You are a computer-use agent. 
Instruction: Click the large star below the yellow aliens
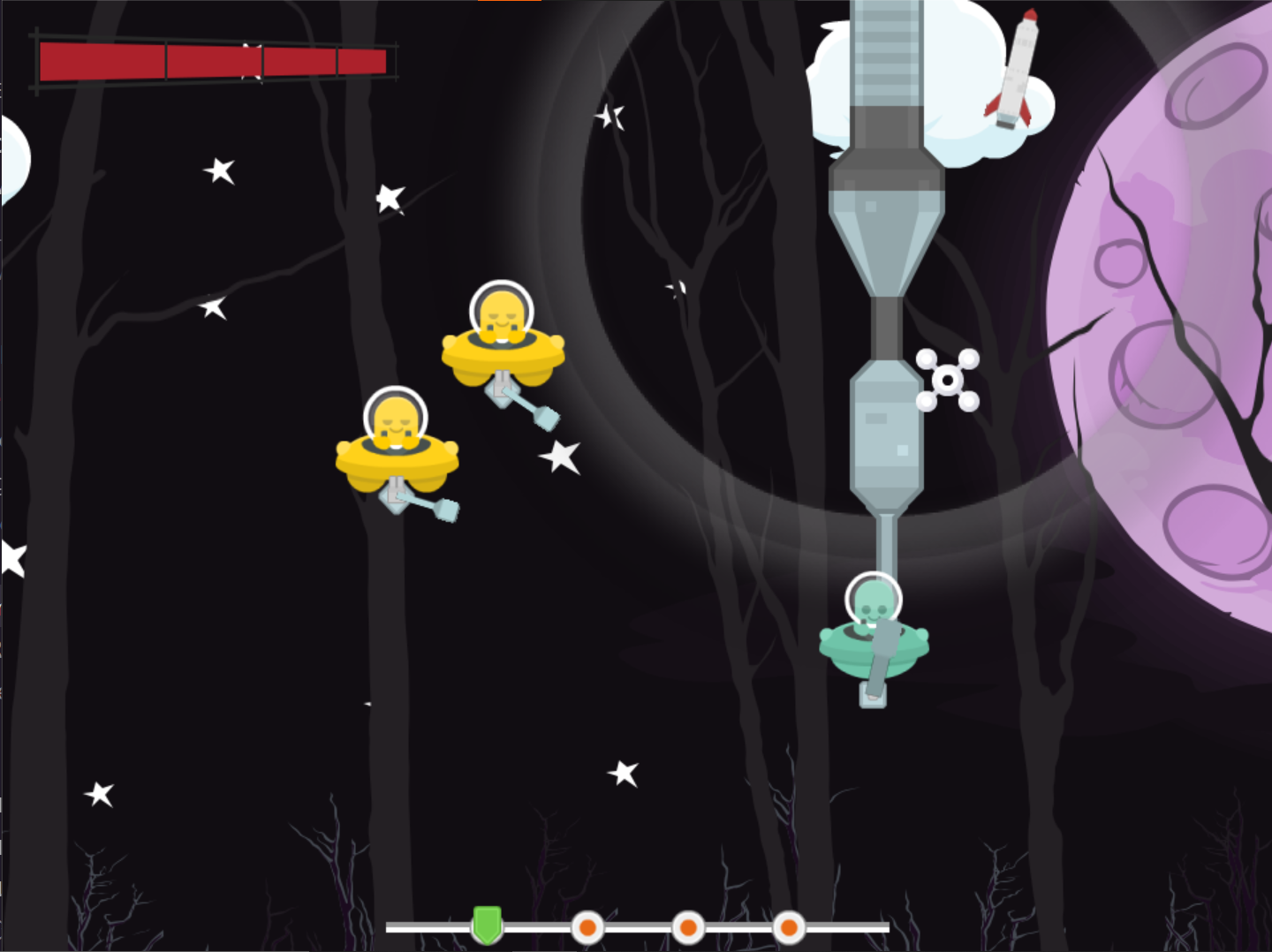(559, 458)
